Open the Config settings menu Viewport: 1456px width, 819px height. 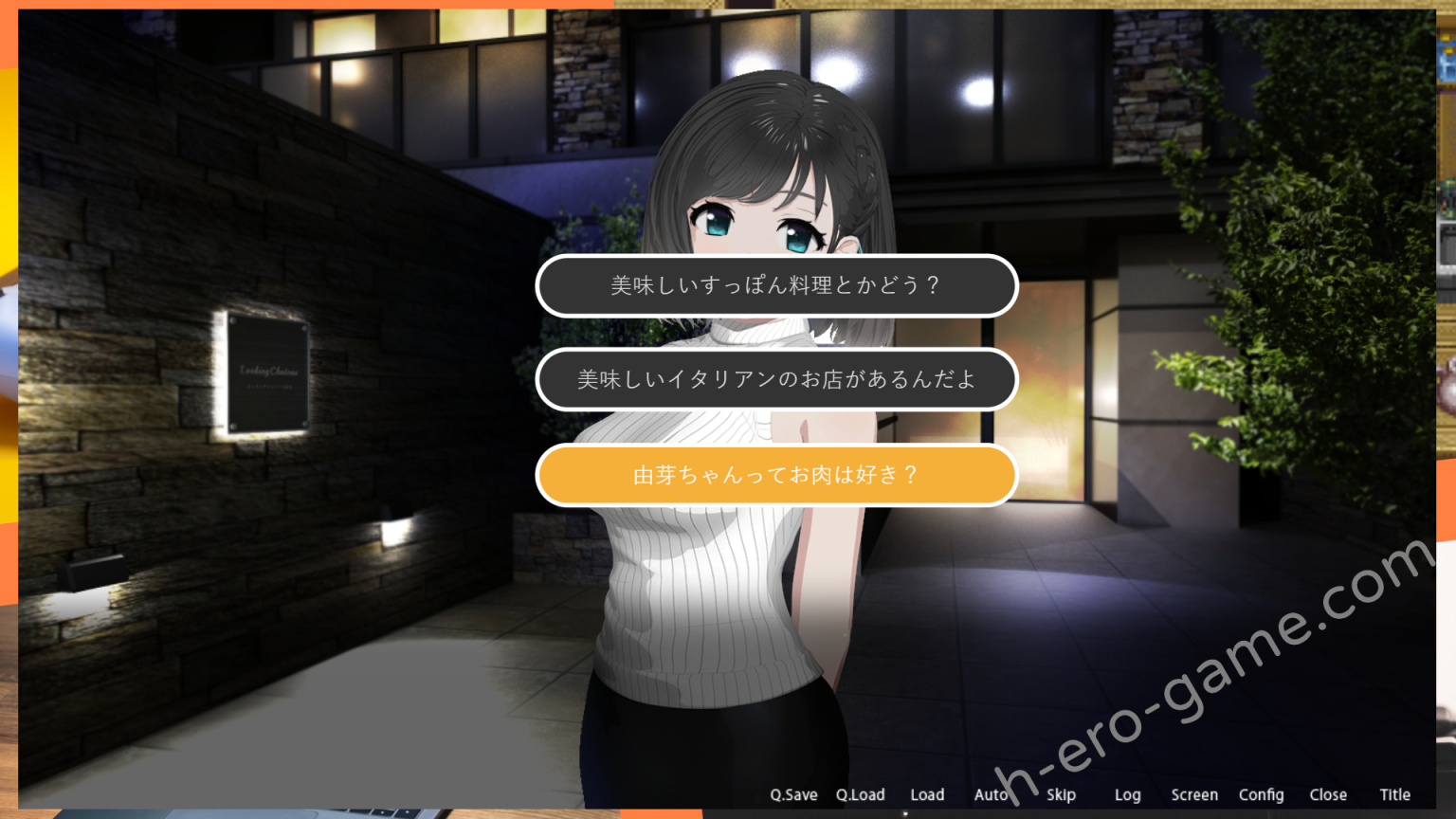[x=1261, y=794]
